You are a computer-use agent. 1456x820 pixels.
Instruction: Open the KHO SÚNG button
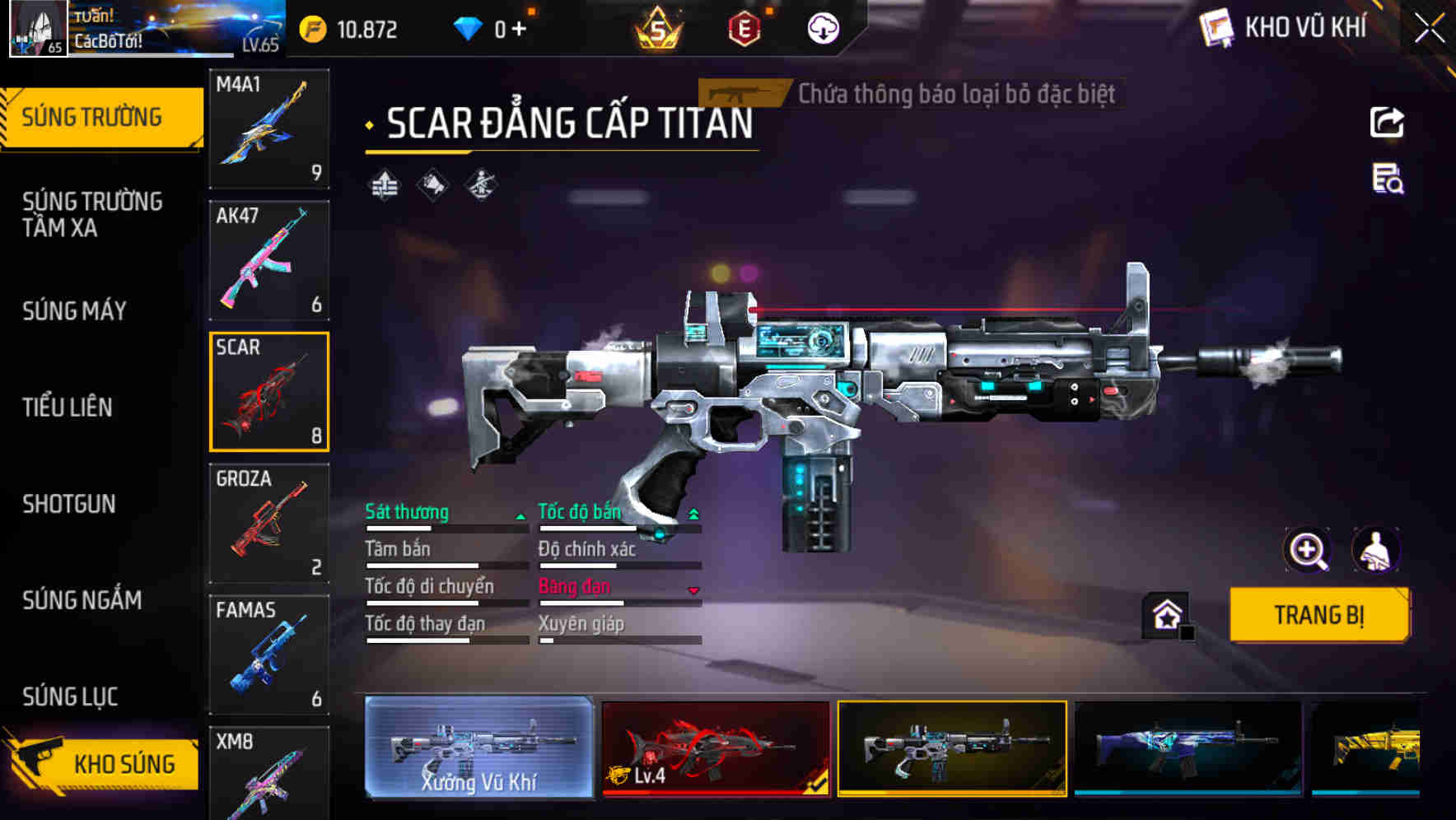click(x=107, y=763)
